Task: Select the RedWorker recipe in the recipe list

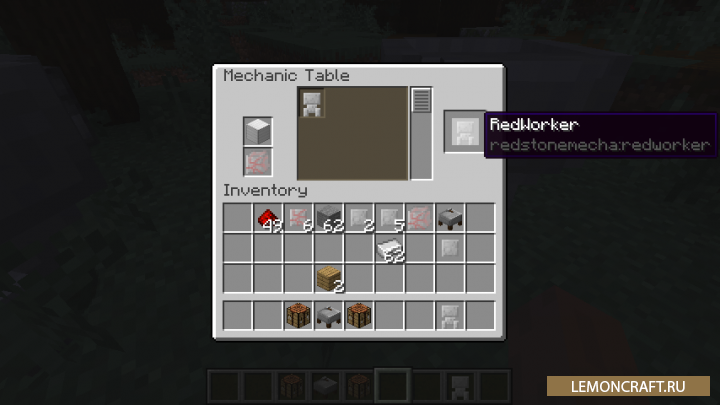Action: (x=312, y=103)
